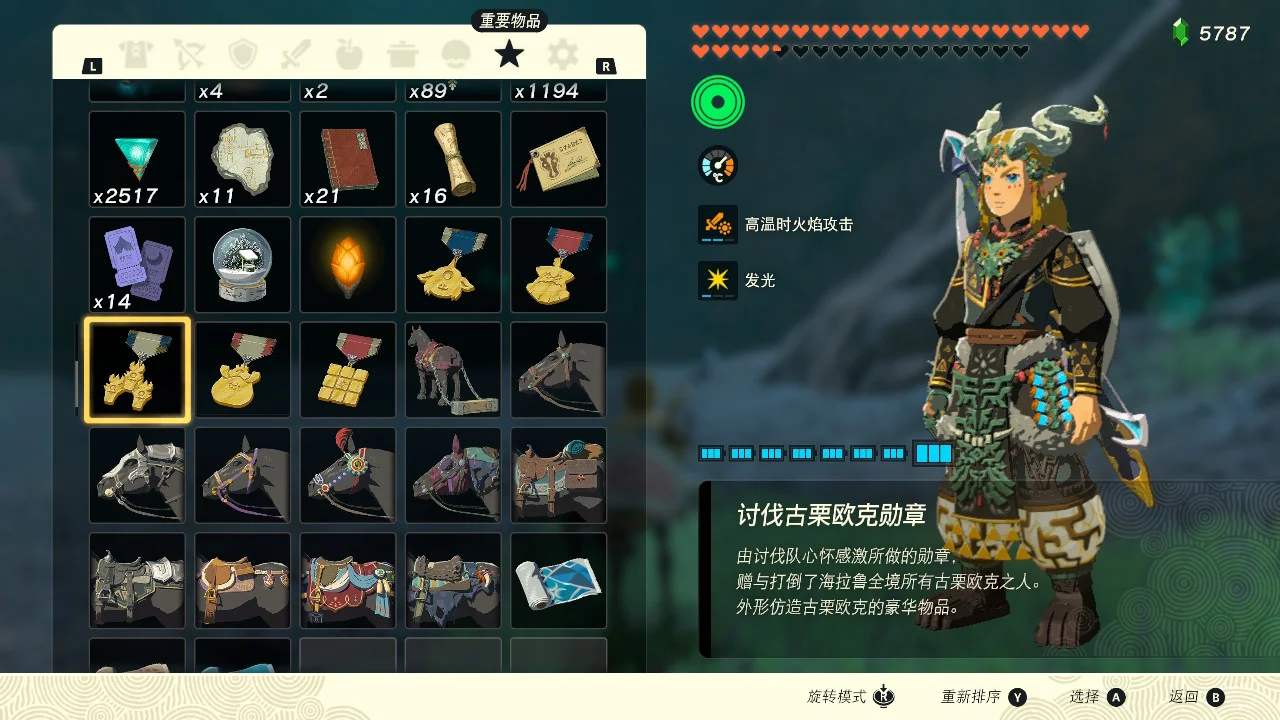1280x720 pixels.
Task: Select the star key items tab
Action: (509, 54)
